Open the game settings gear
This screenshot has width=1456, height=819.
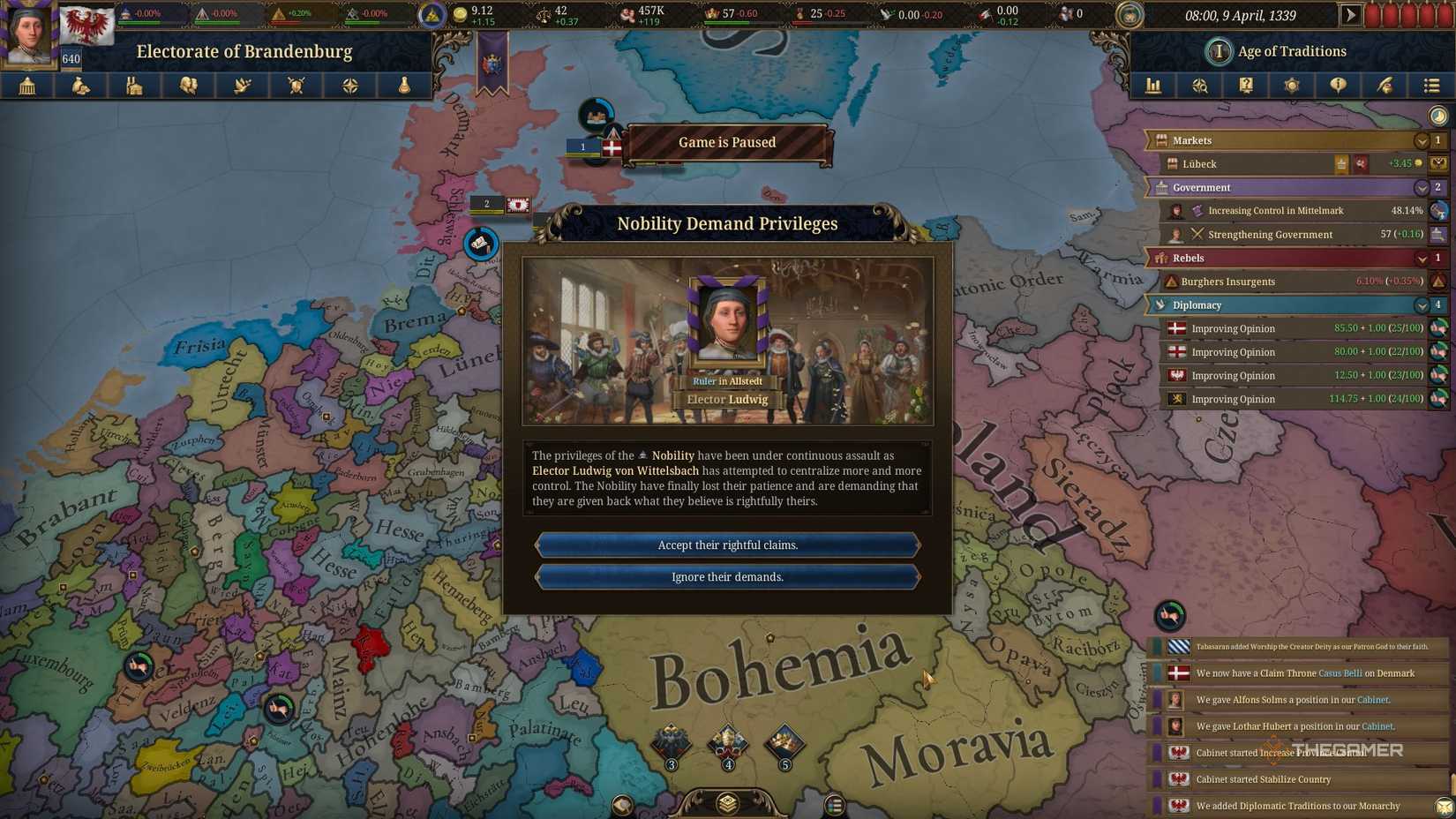tap(1291, 86)
